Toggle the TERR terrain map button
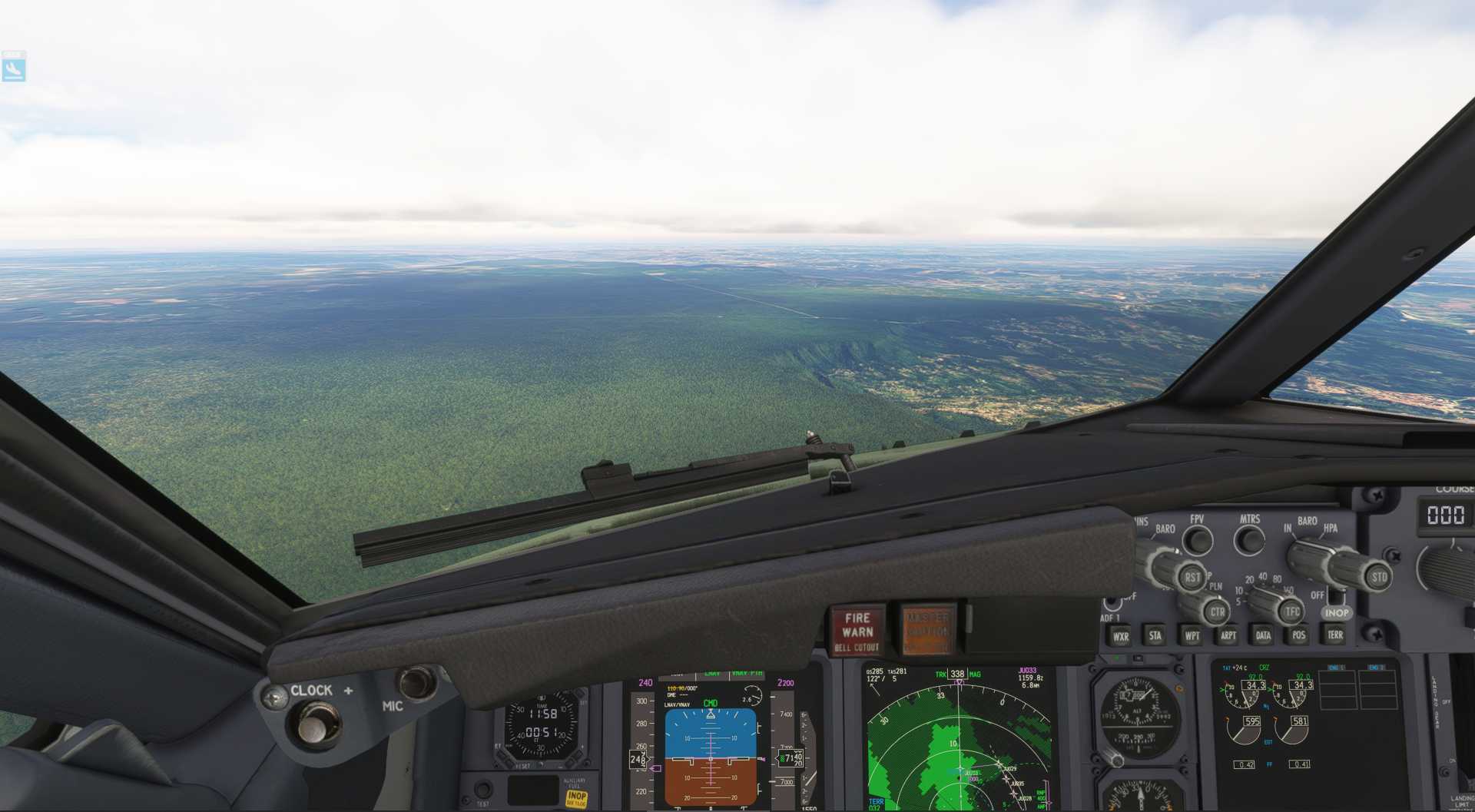1475x812 pixels. pyautogui.click(x=1335, y=635)
